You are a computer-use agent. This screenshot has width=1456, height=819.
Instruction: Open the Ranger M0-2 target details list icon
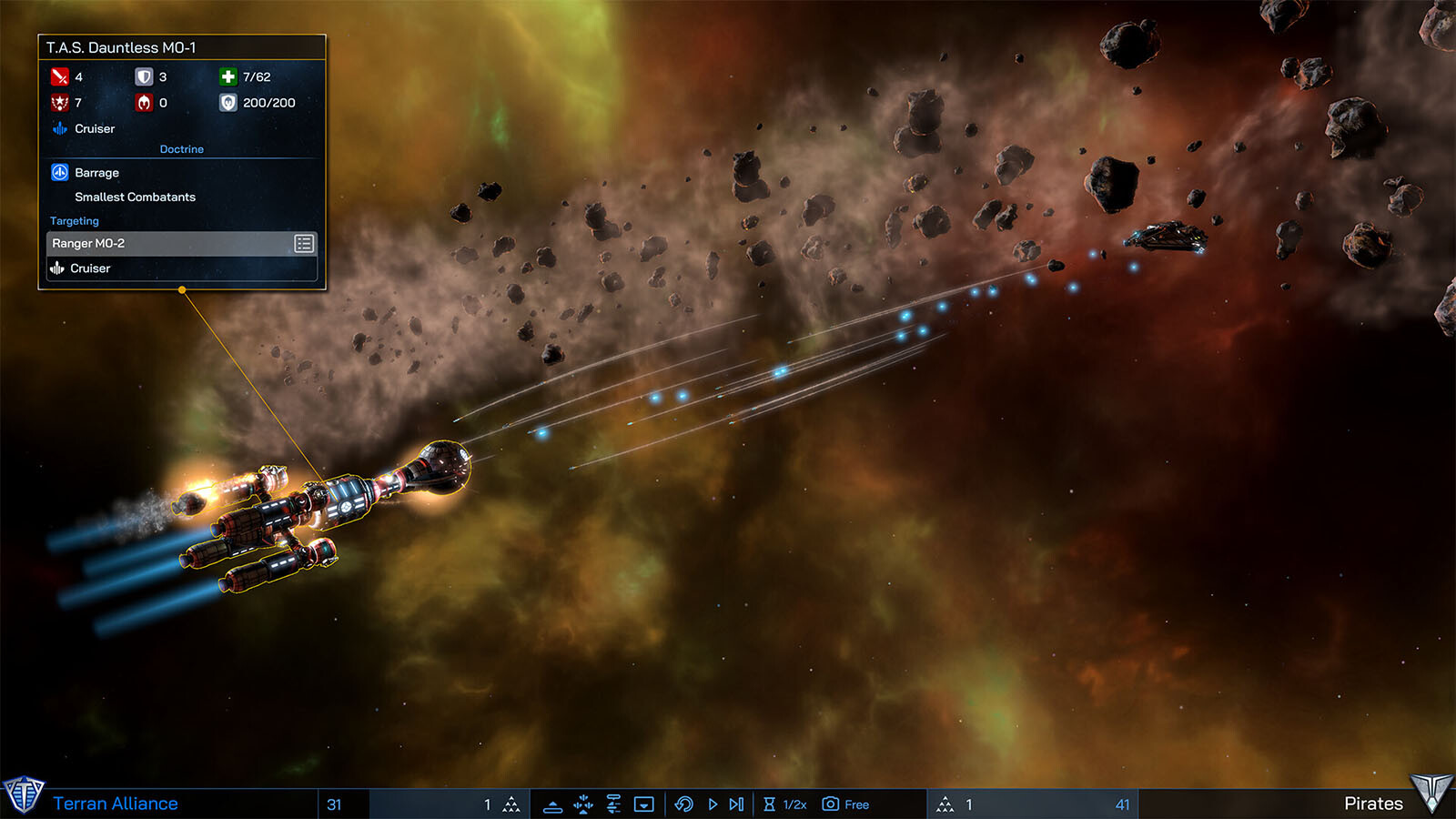coord(304,243)
